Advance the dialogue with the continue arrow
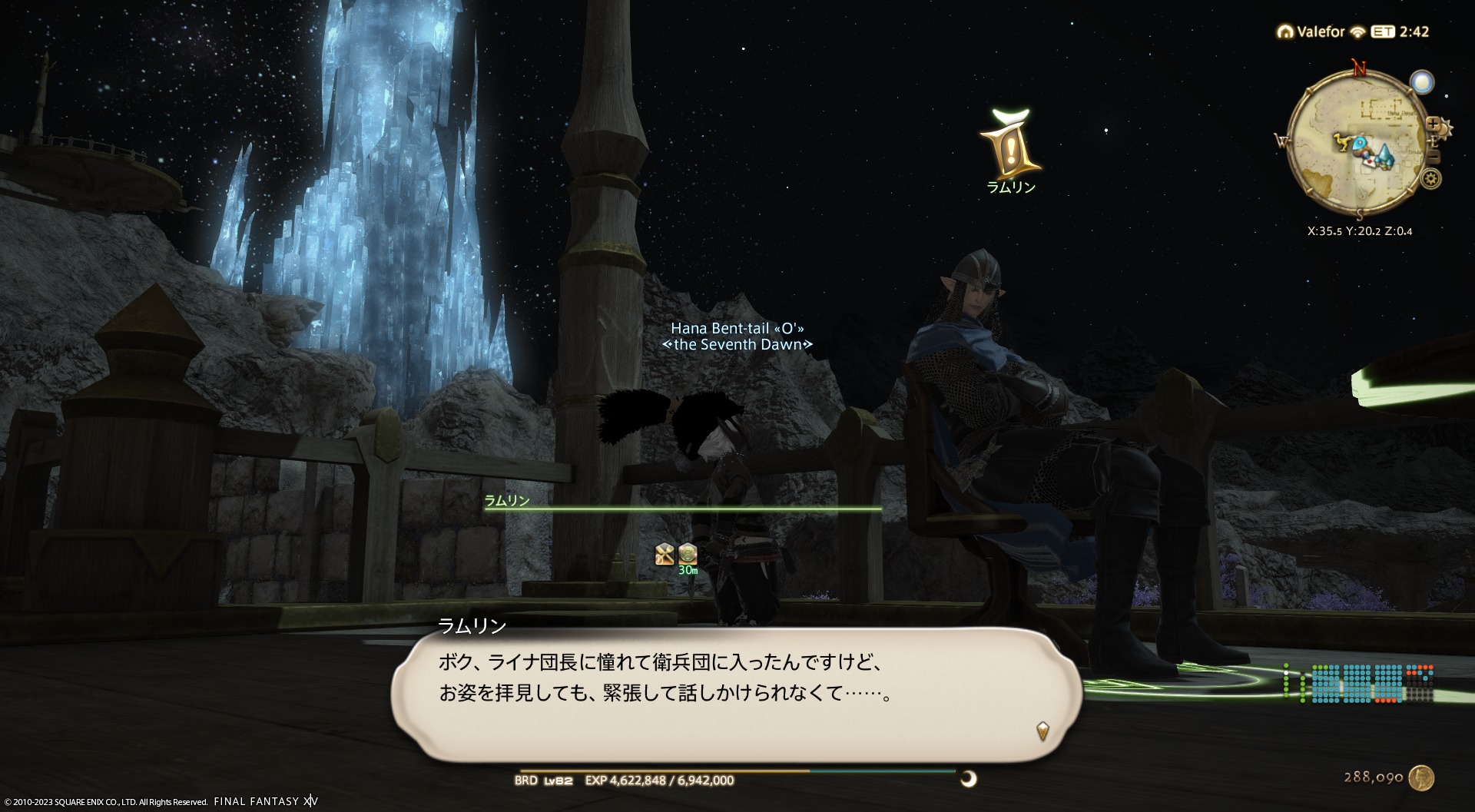The image size is (1475, 812). 1042,730
